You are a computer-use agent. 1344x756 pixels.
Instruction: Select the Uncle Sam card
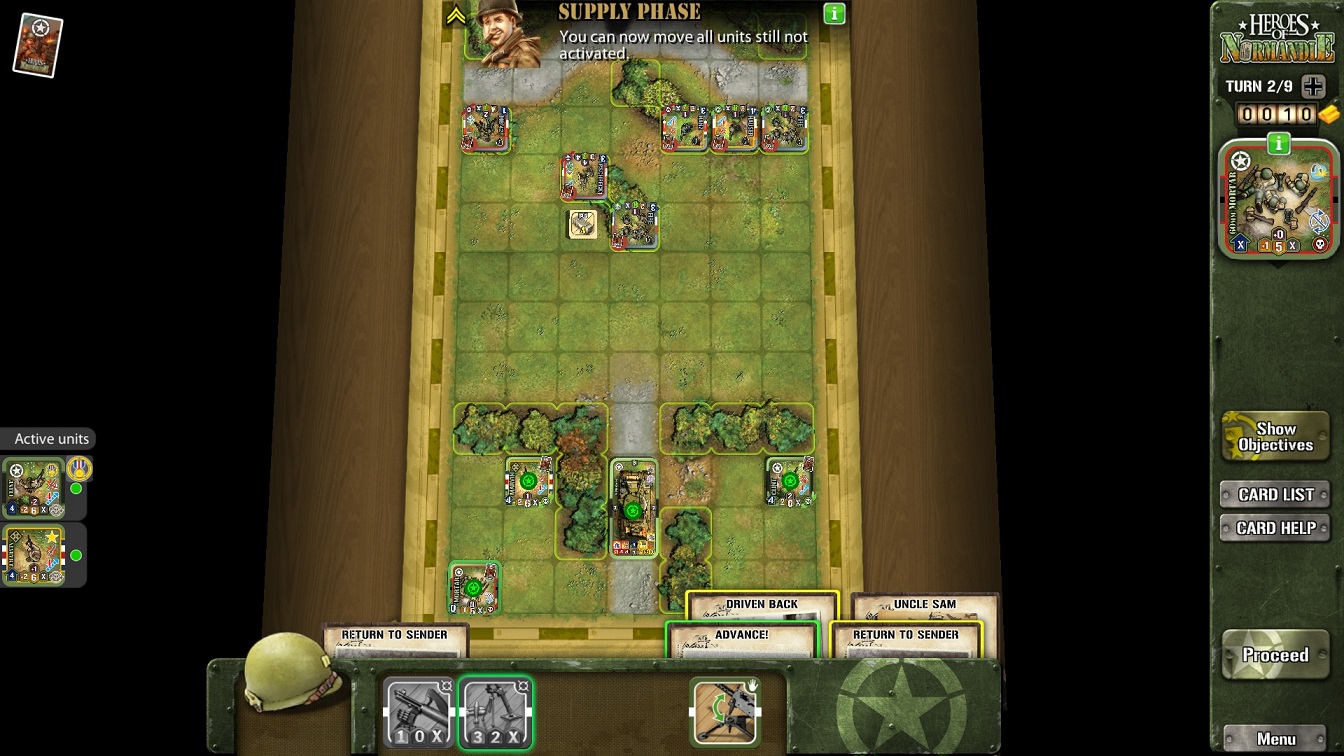click(x=924, y=605)
